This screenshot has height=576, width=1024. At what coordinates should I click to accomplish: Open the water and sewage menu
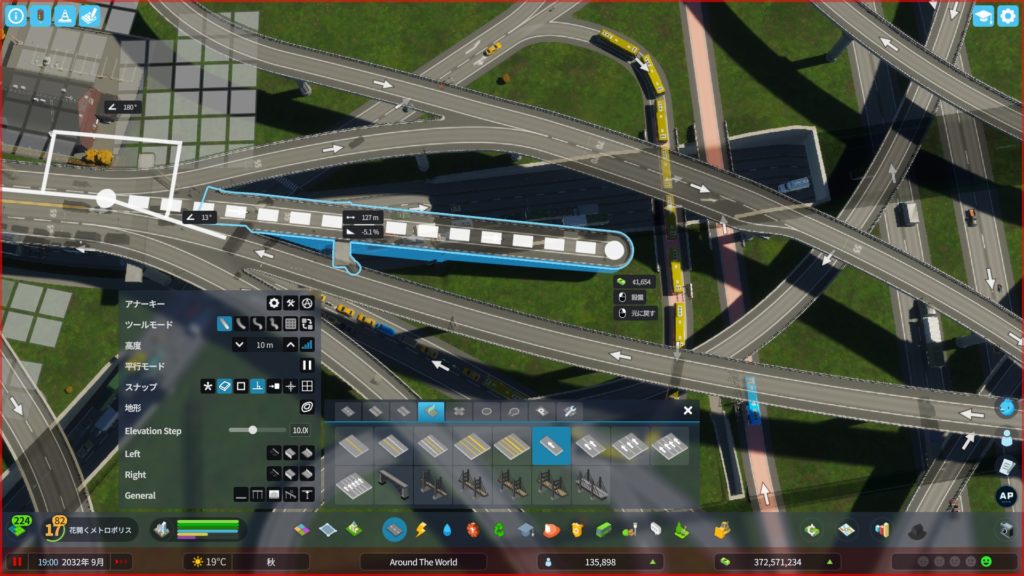pos(446,529)
